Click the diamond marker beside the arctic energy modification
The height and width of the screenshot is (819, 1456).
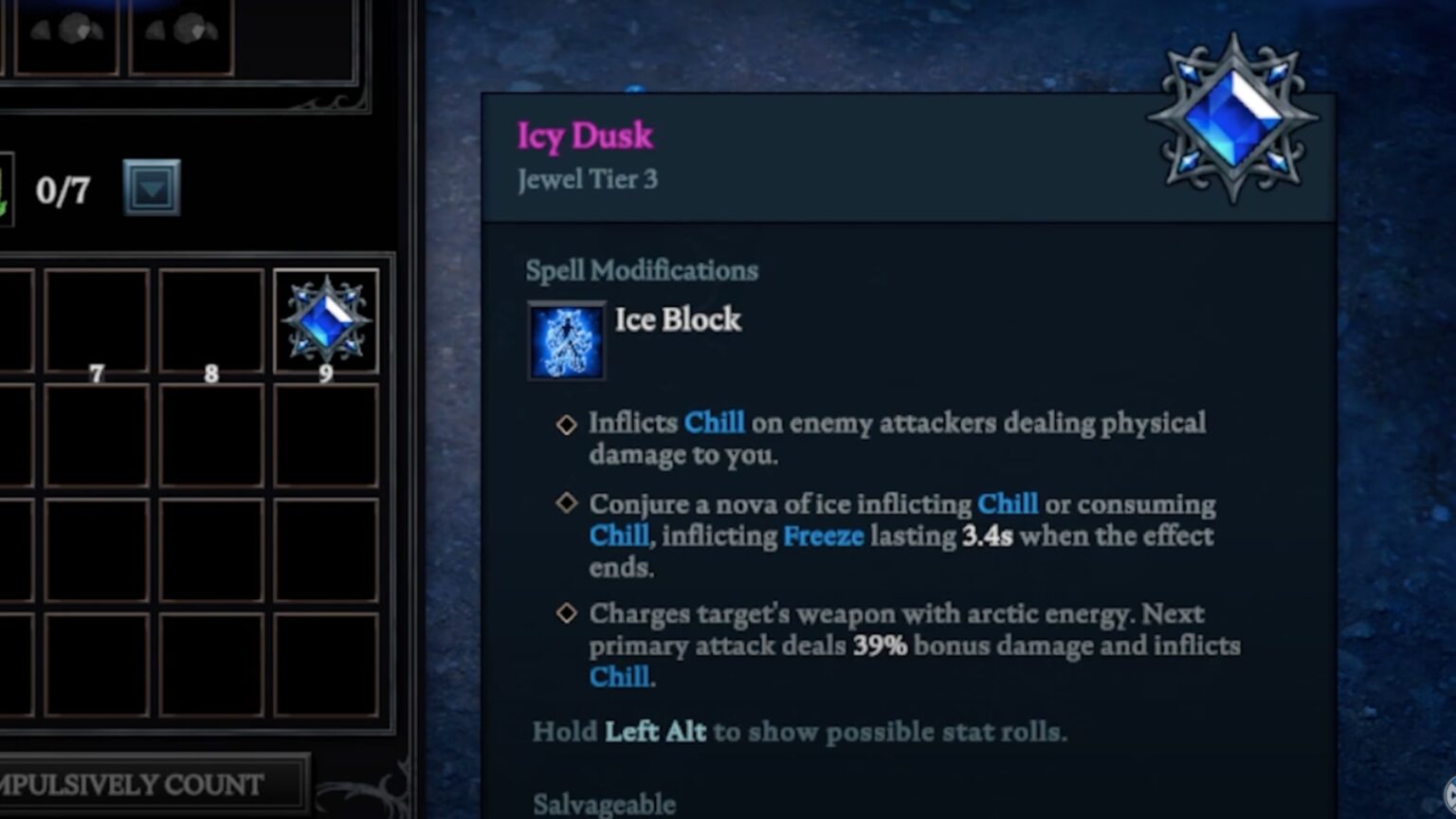tap(566, 614)
